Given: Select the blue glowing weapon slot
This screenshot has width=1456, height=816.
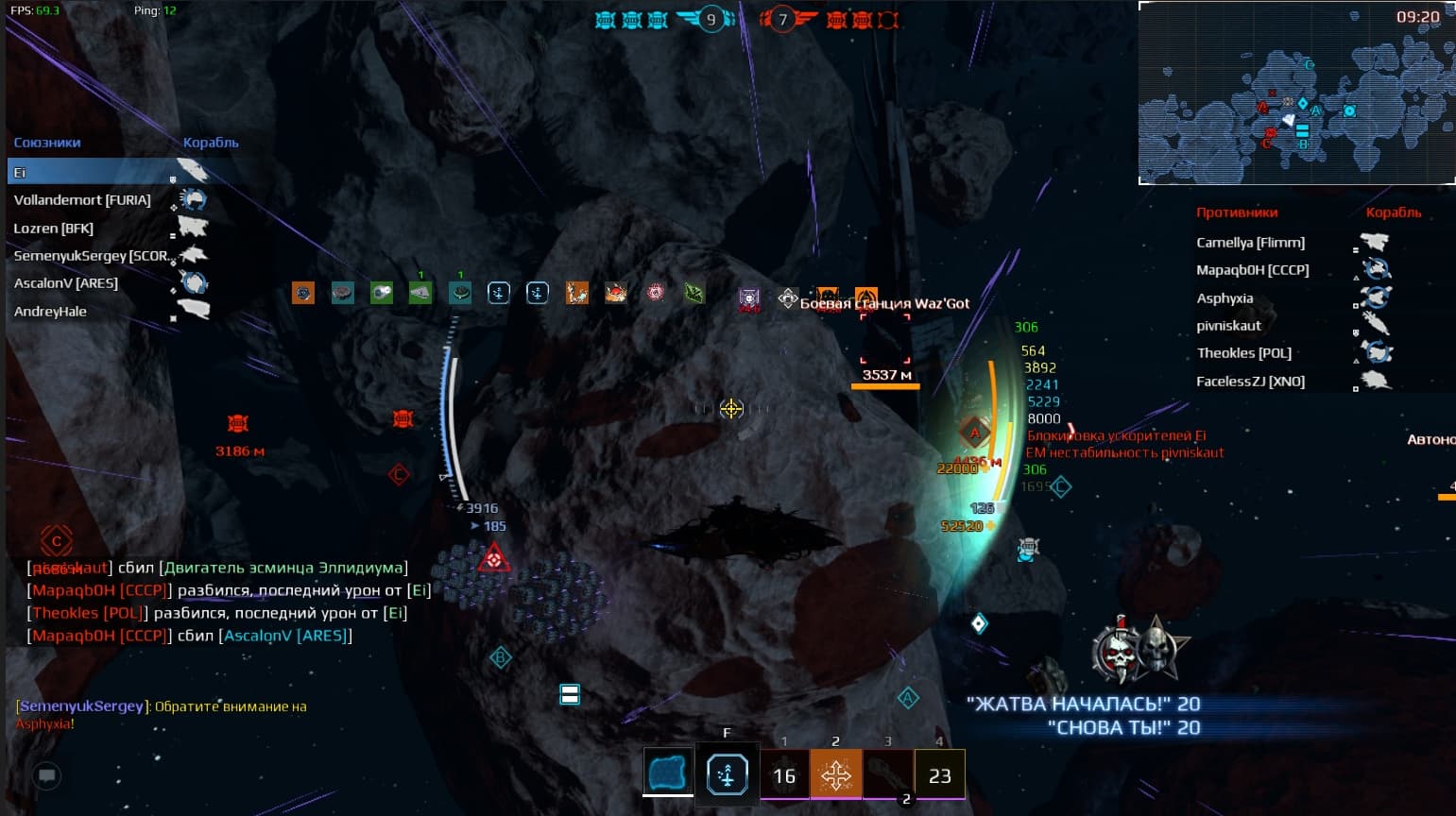Looking at the screenshot, I should point(667,773).
